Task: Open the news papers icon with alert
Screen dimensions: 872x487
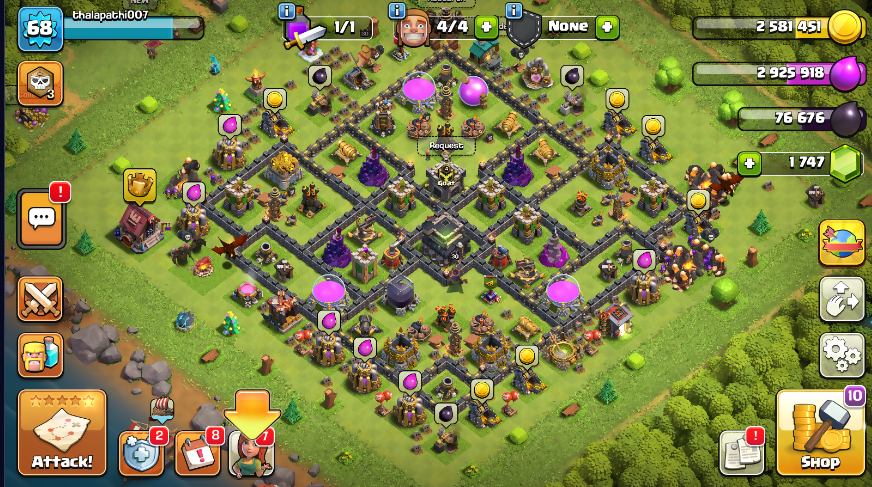Action: (x=741, y=452)
